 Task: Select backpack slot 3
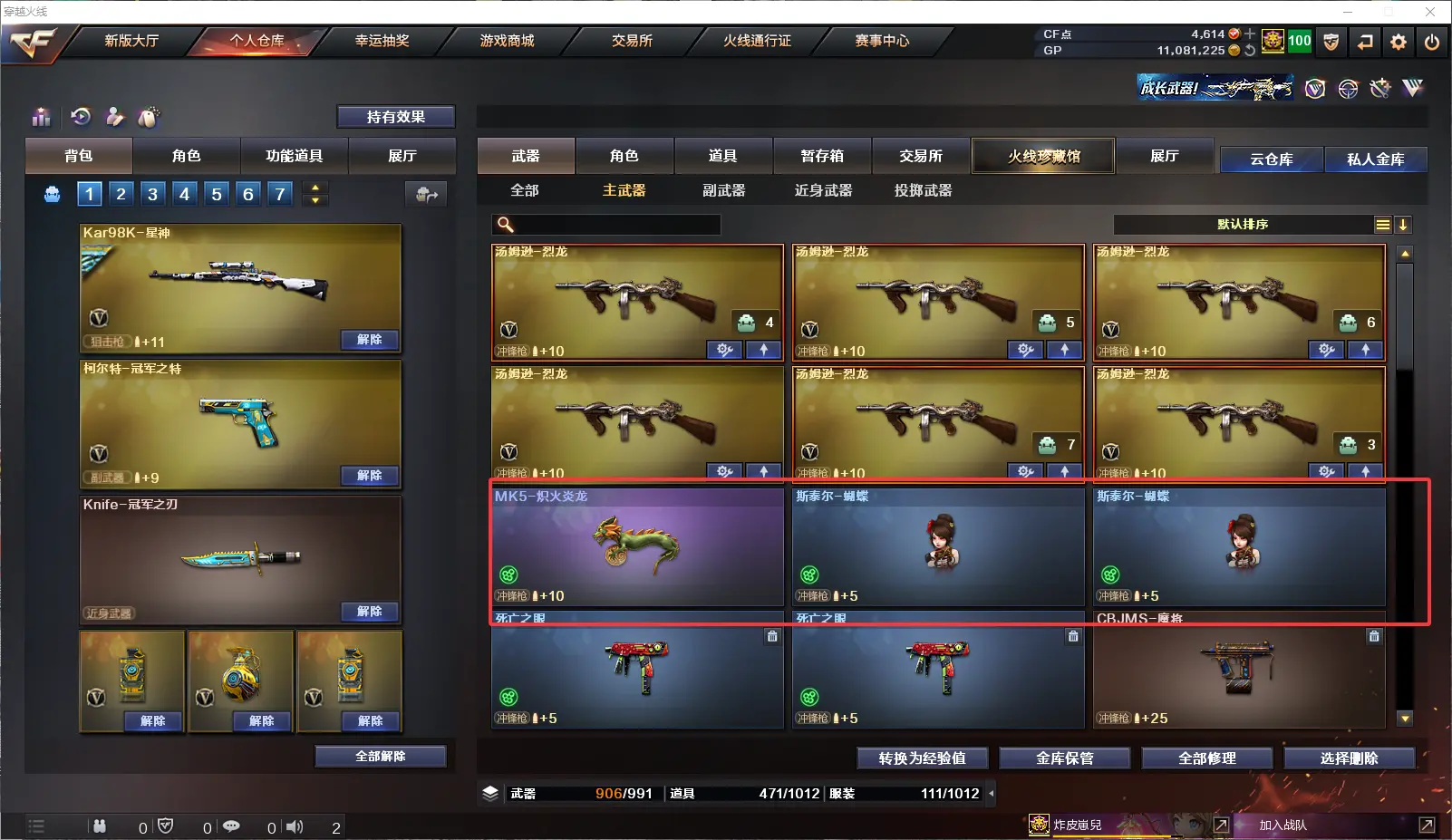click(152, 193)
